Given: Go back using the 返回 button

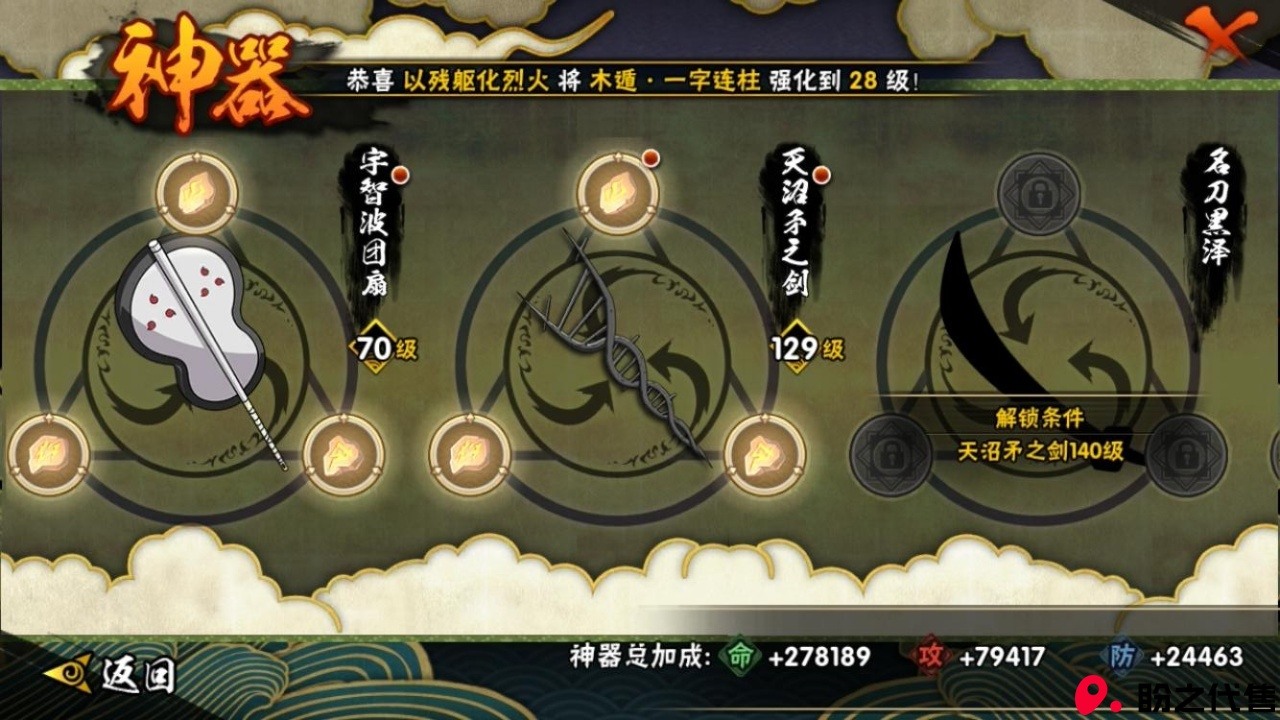Looking at the screenshot, I should [x=112, y=675].
